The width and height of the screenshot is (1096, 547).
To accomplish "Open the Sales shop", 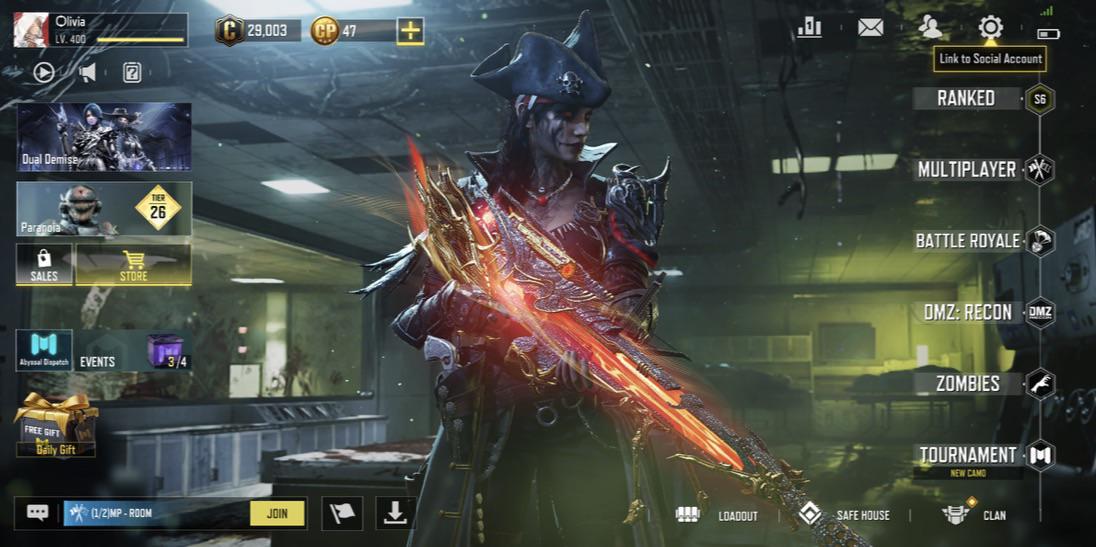I will click(x=44, y=265).
